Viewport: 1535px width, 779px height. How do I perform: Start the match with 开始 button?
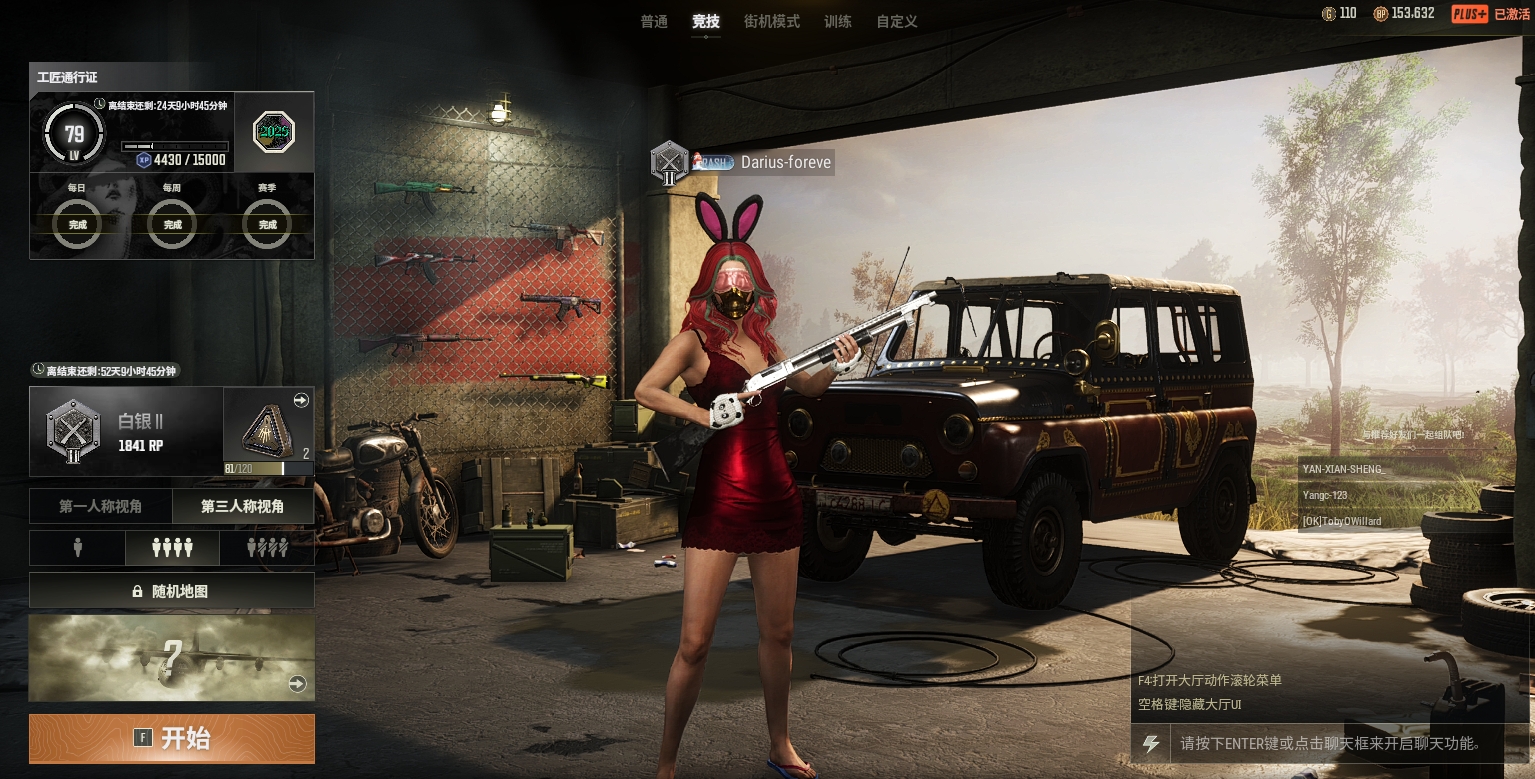[x=172, y=739]
